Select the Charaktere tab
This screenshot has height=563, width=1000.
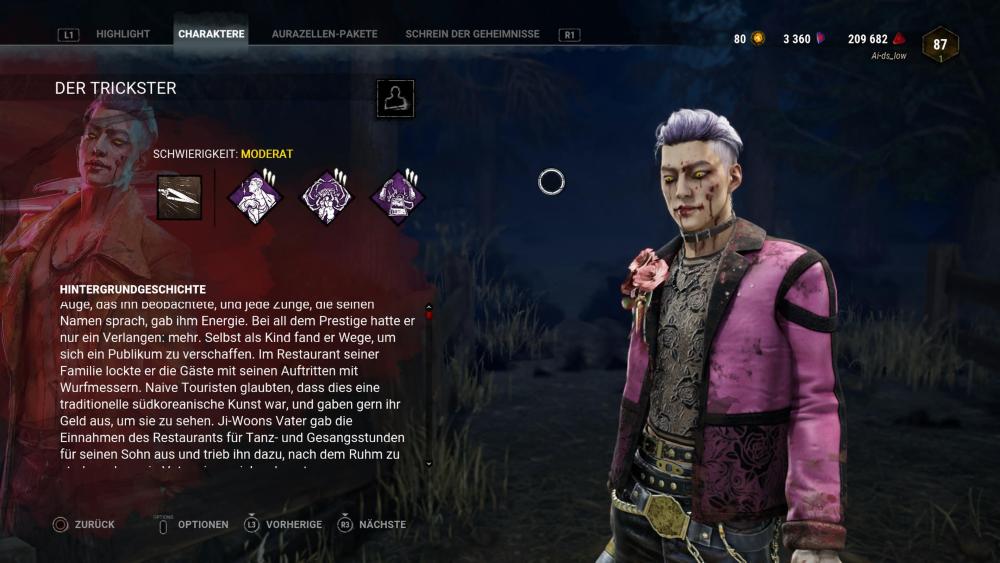[x=211, y=34]
